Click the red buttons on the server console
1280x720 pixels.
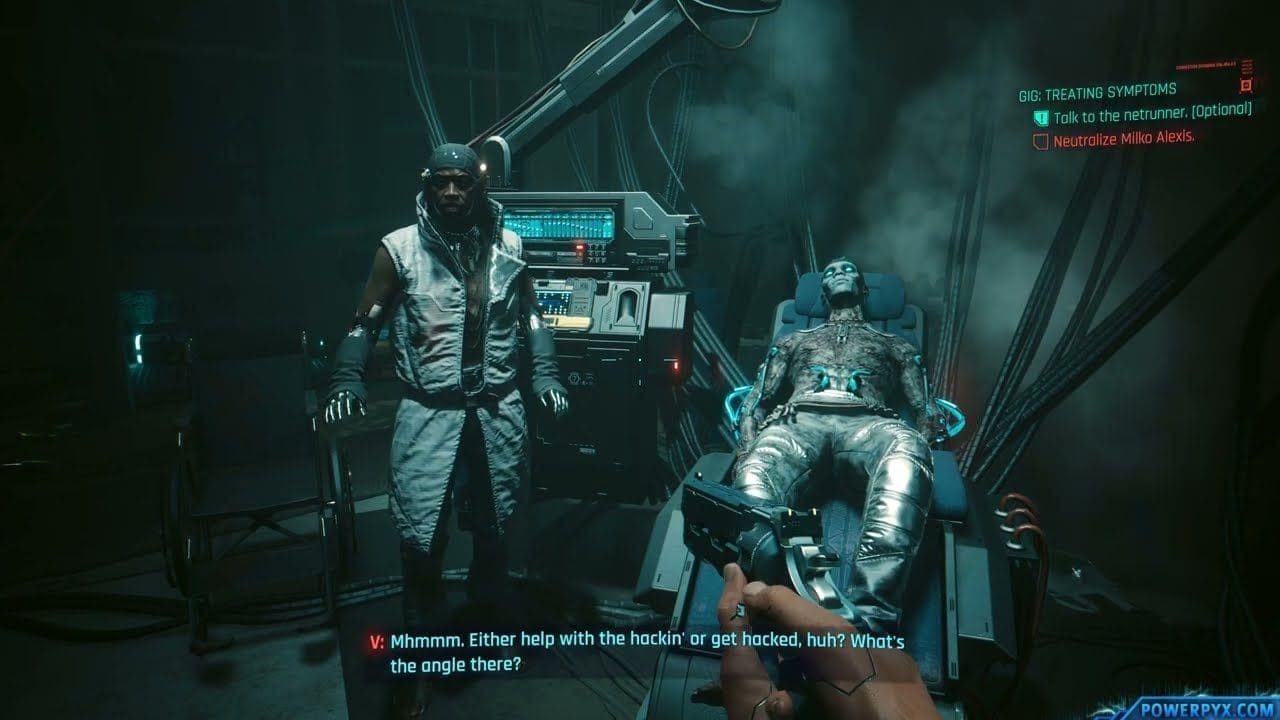click(x=579, y=247)
